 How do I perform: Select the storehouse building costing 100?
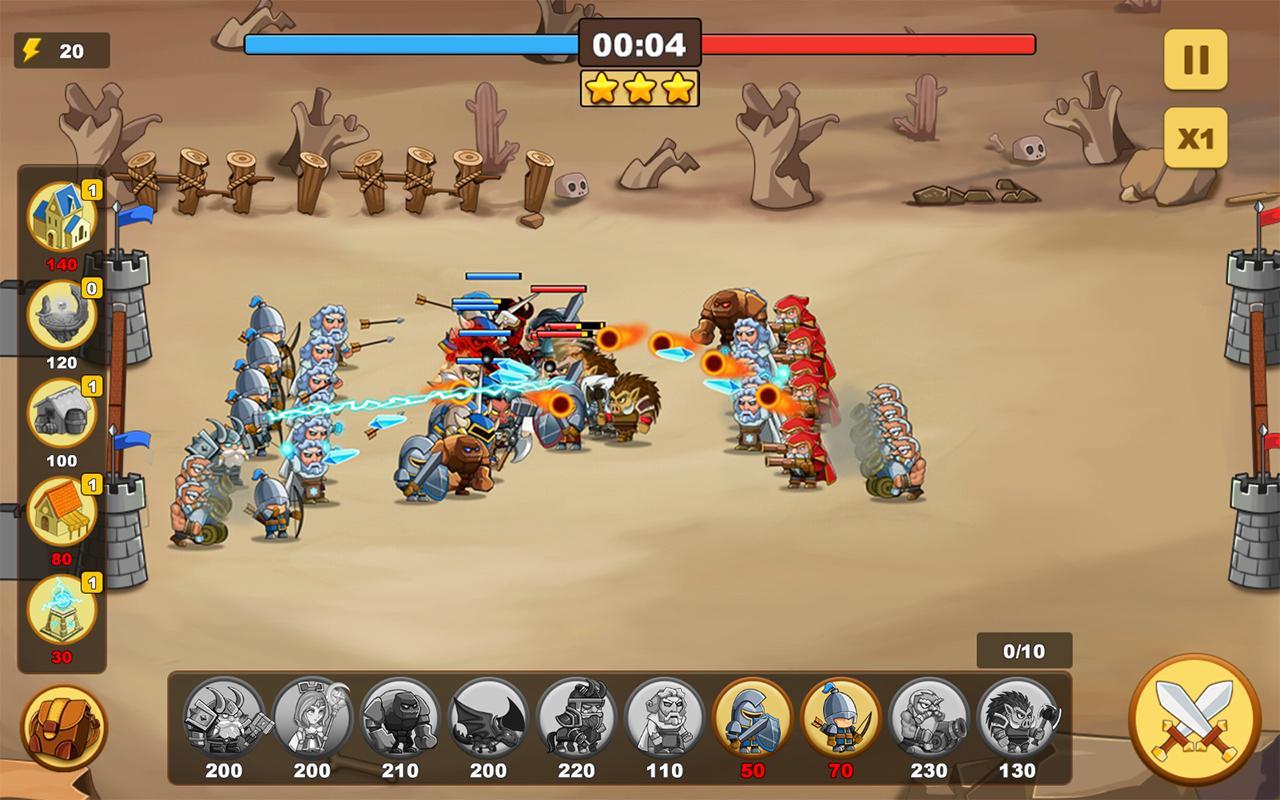coord(62,412)
